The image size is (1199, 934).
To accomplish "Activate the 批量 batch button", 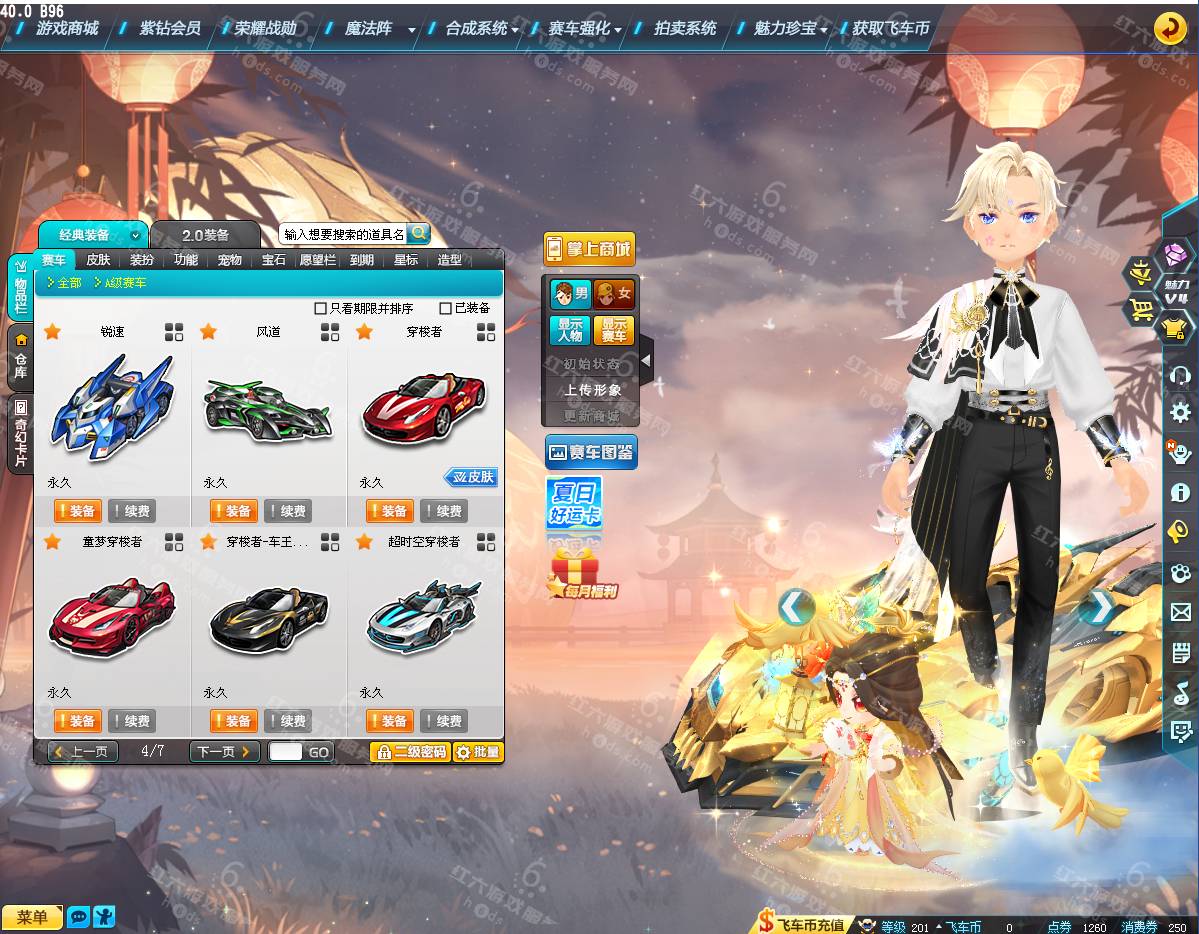I will [x=478, y=752].
